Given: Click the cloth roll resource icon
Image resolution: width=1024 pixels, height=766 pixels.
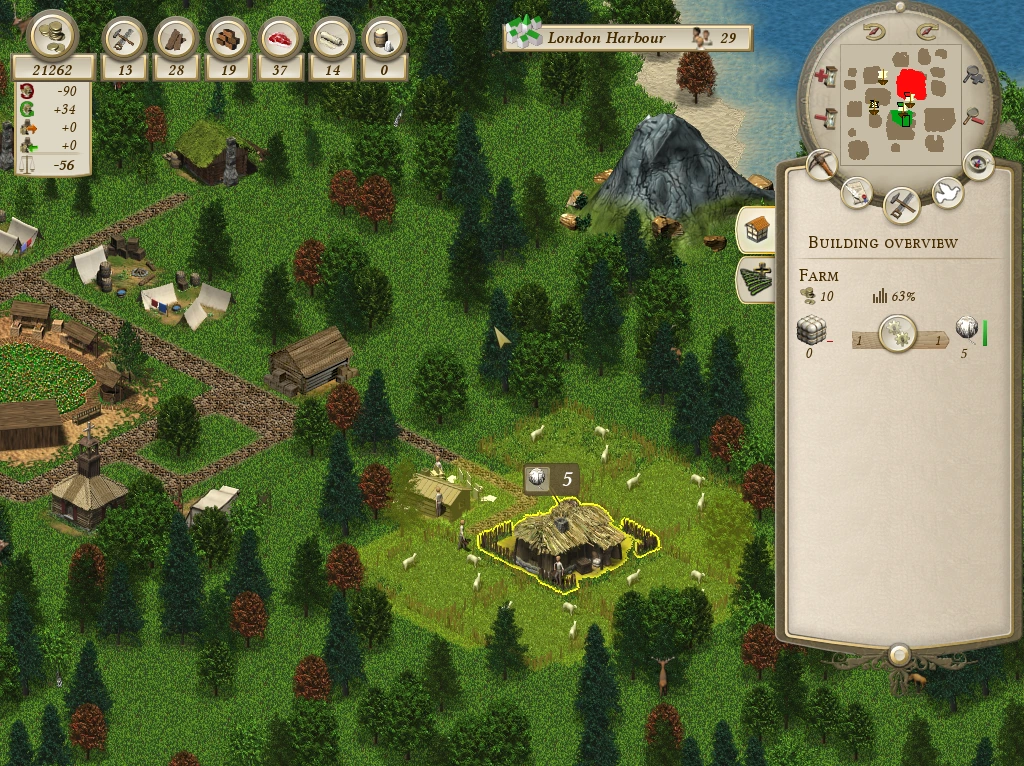Looking at the screenshot, I should pyautogui.click(x=333, y=39).
